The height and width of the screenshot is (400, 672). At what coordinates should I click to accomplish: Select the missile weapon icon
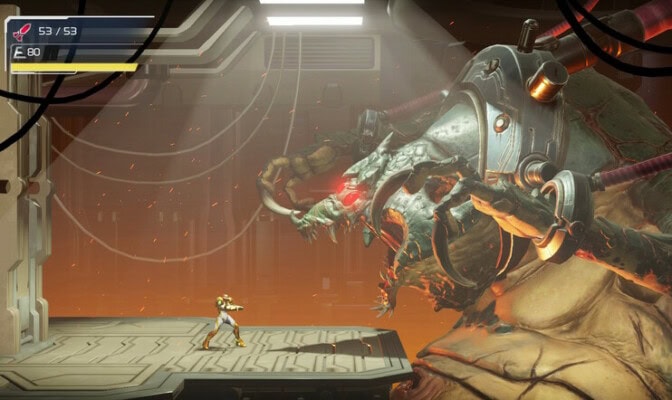pyautogui.click(x=20, y=32)
